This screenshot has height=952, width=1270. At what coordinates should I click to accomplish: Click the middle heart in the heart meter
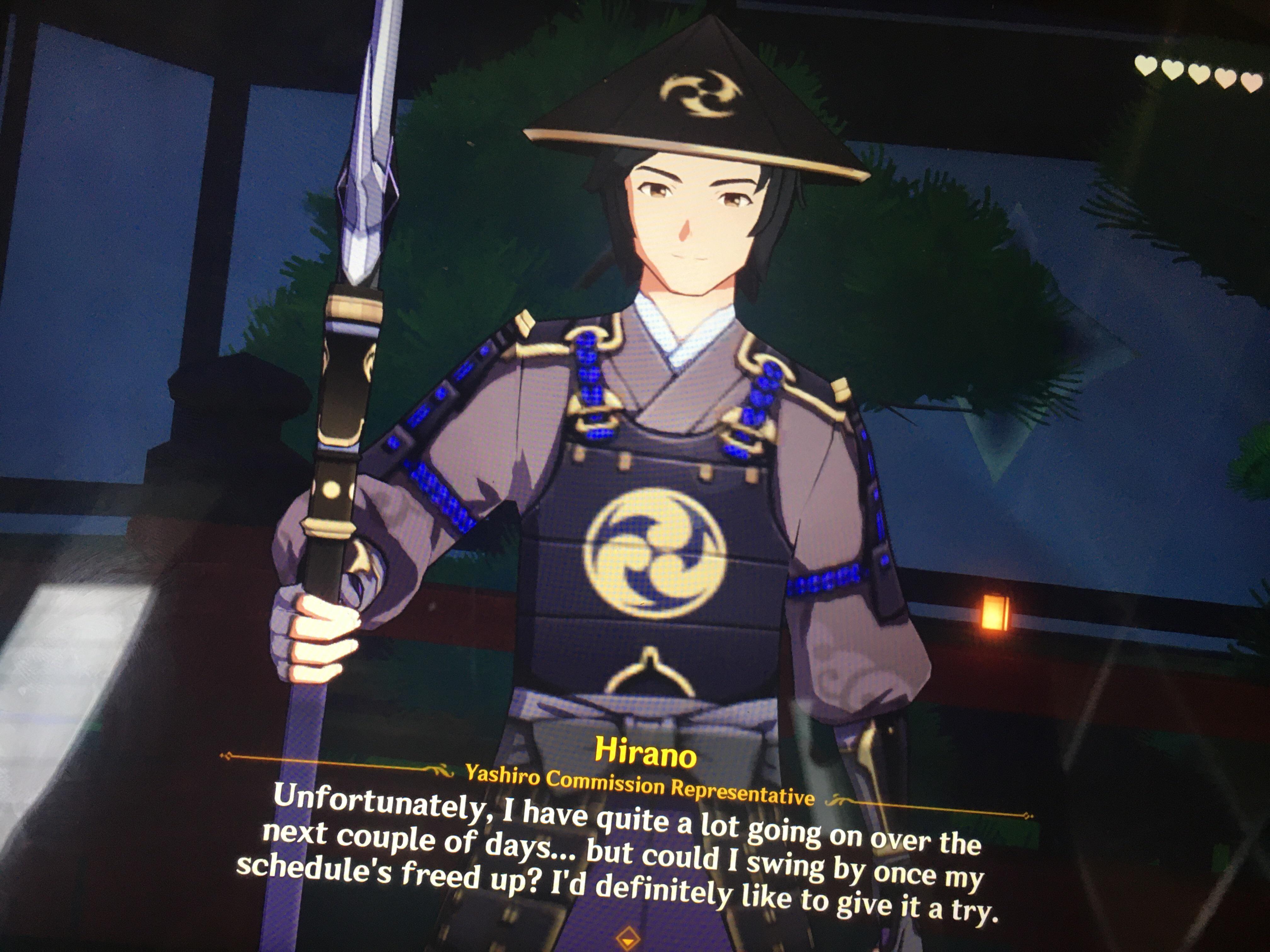[1199, 75]
